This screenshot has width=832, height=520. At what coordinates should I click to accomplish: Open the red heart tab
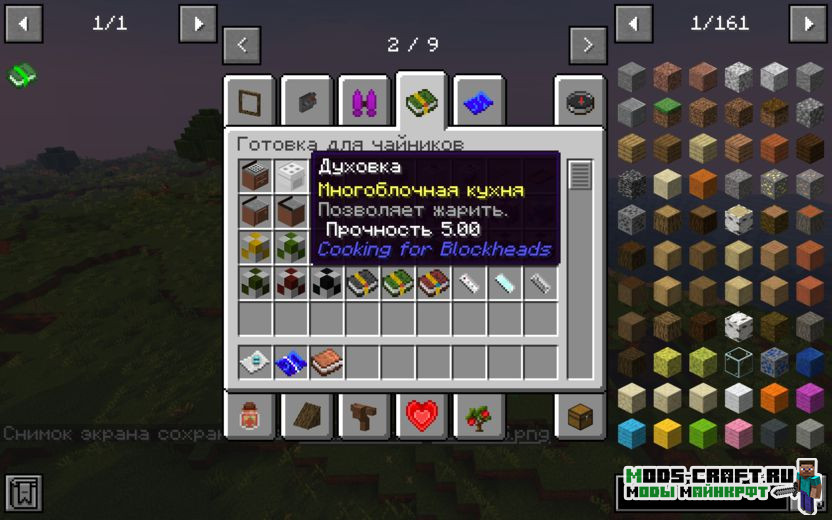421,415
